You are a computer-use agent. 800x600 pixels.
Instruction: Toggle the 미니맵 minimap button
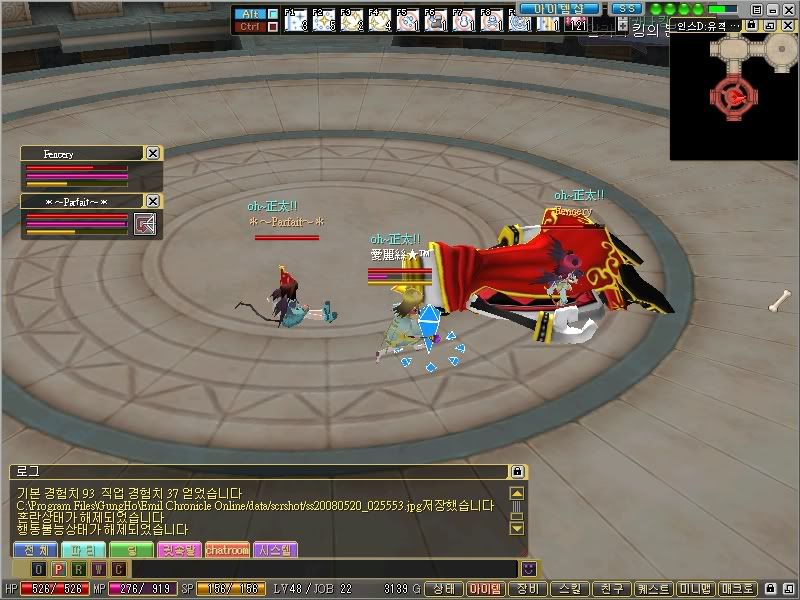[x=697, y=589]
